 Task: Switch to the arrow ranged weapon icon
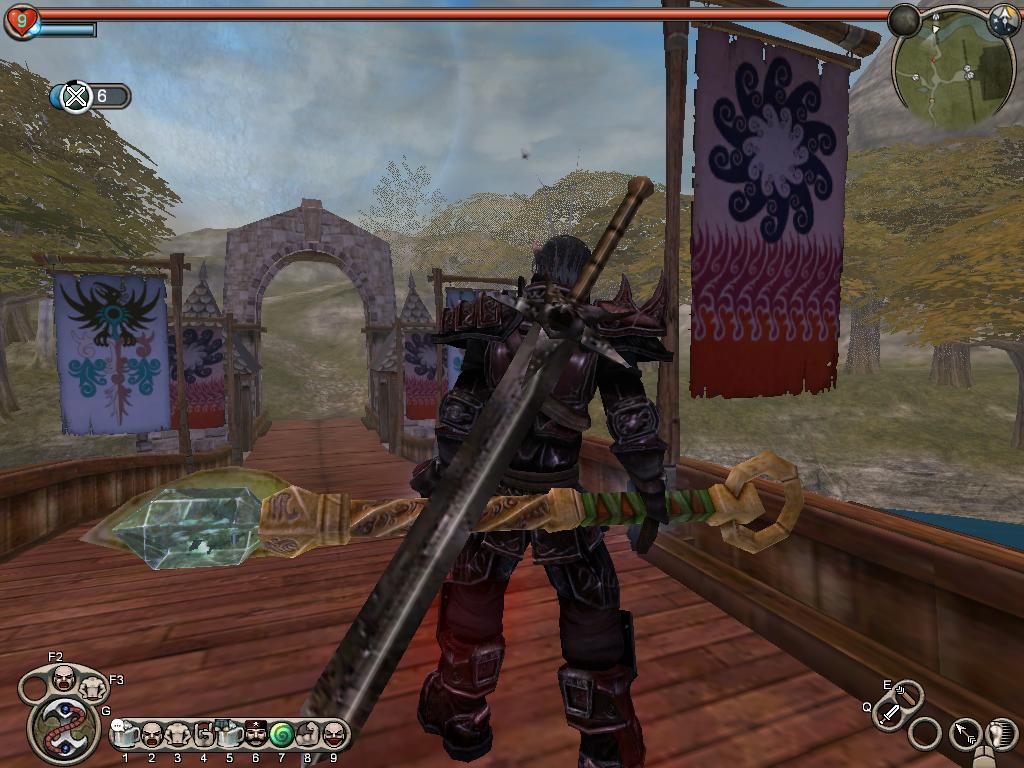tap(966, 735)
